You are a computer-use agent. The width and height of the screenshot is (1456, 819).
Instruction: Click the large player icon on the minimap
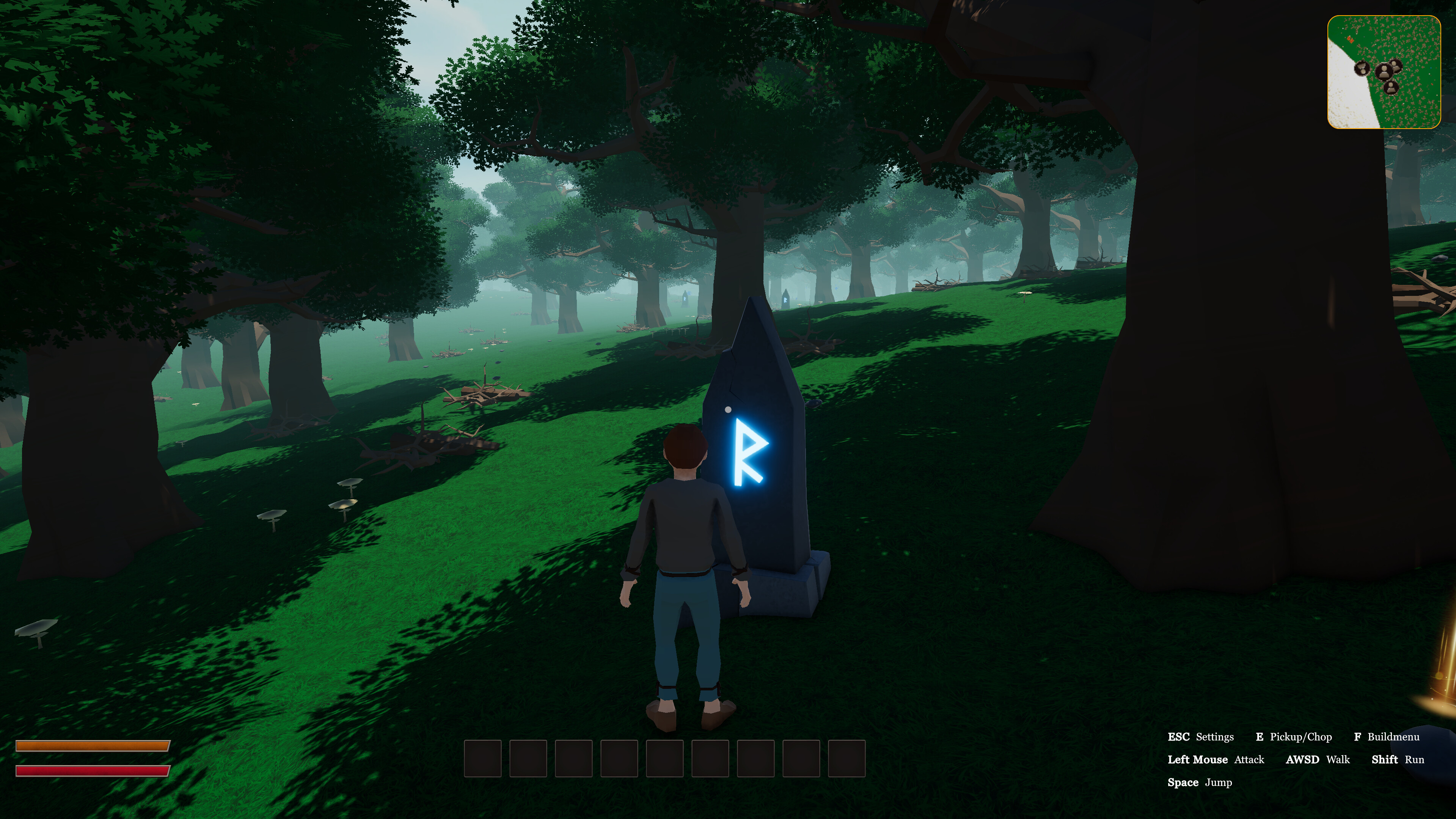click(x=1384, y=71)
